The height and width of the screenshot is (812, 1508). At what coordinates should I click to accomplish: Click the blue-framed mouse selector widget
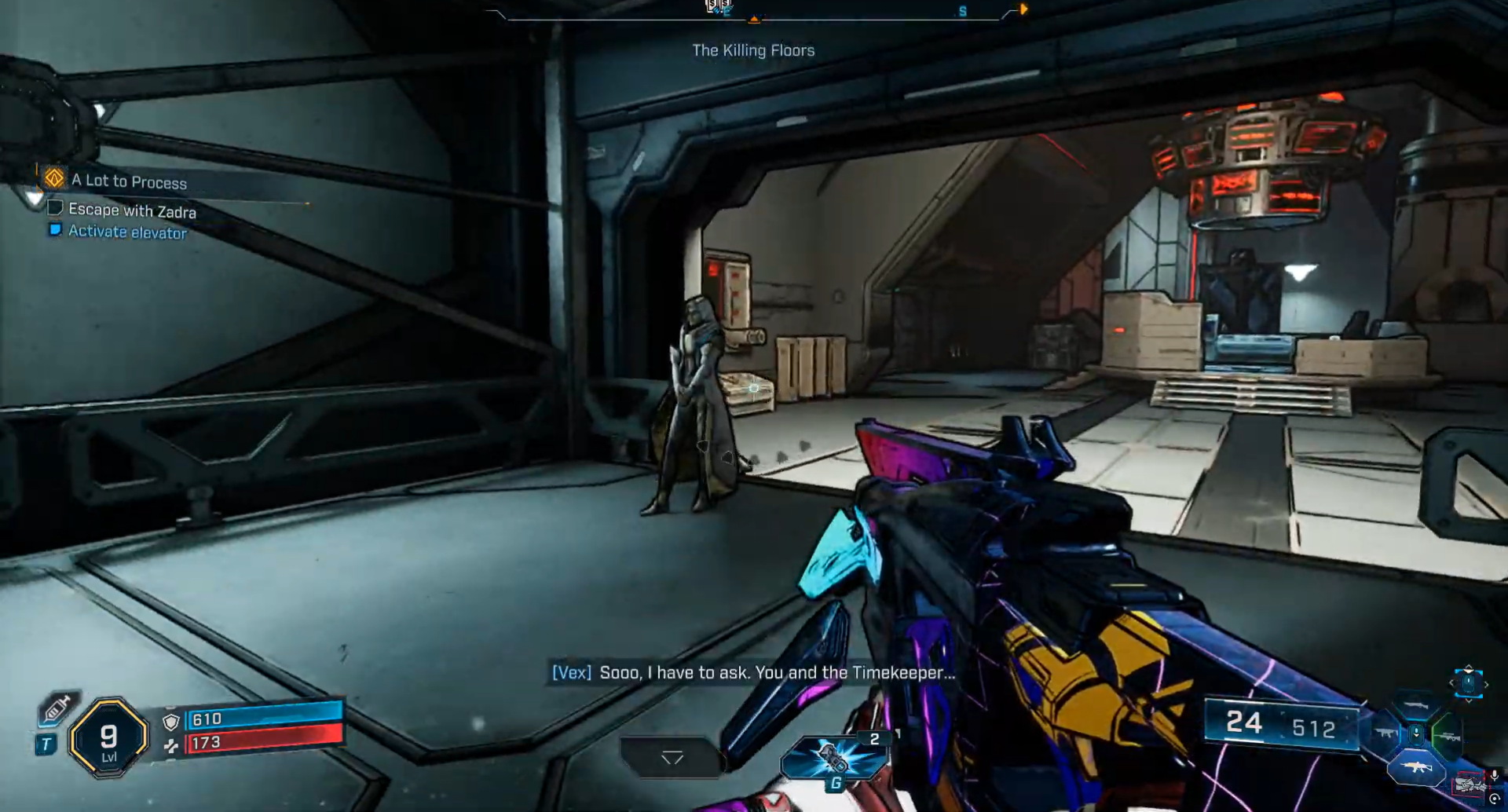coord(1468,682)
